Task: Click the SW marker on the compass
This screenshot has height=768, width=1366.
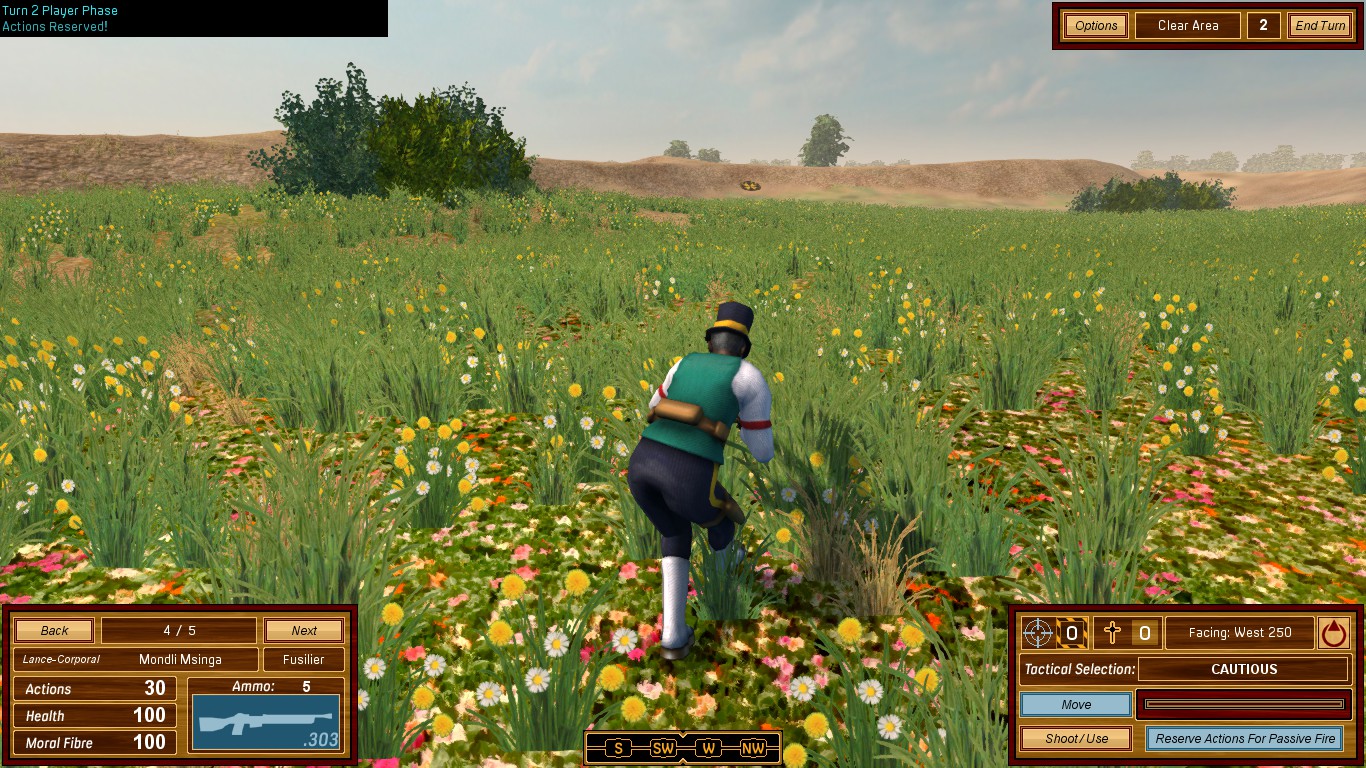Action: pyautogui.click(x=663, y=749)
